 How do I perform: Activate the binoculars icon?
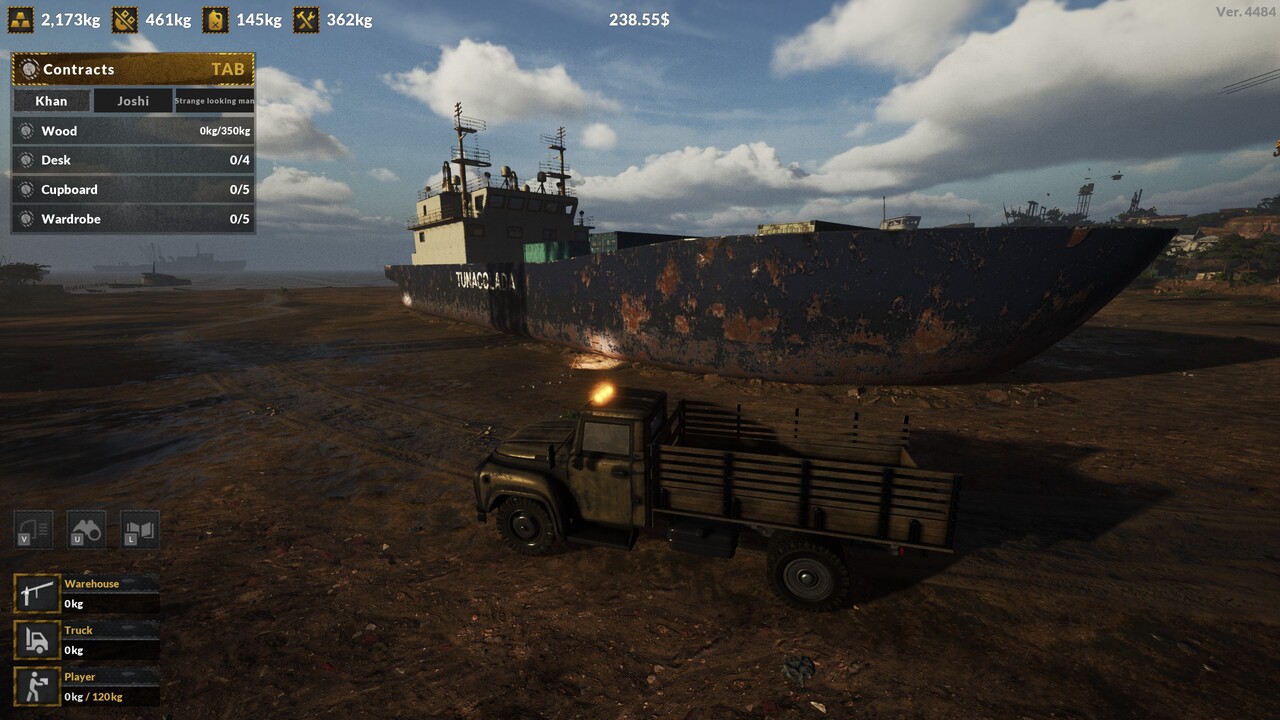click(86, 530)
